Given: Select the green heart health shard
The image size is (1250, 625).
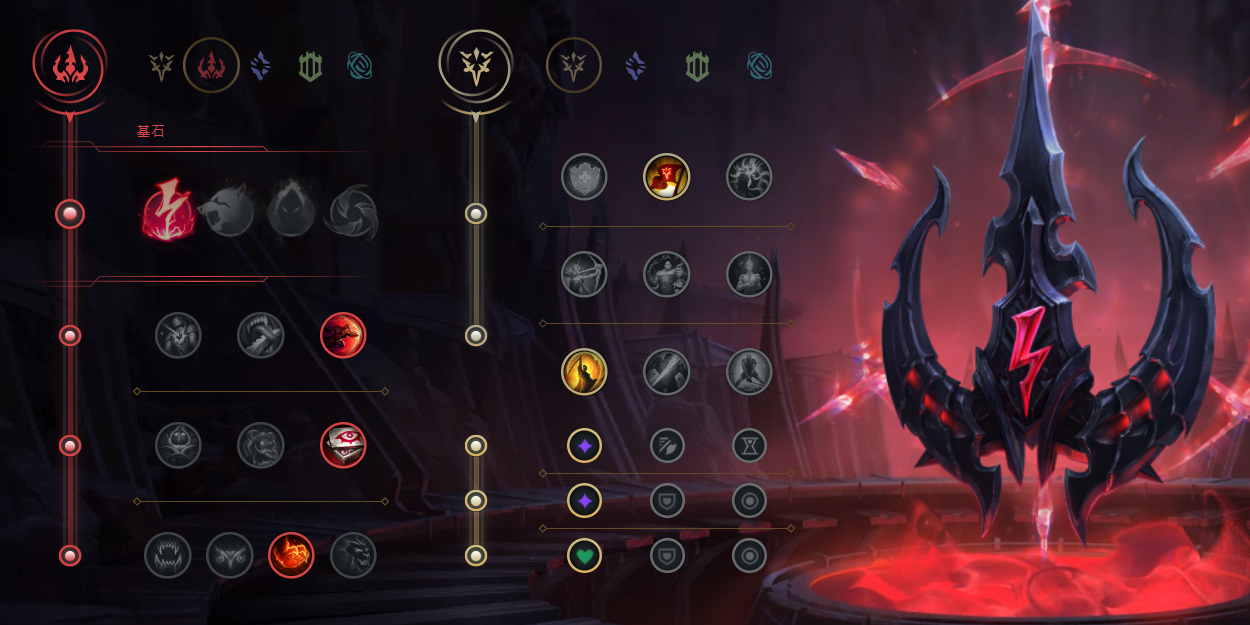Looking at the screenshot, I should pos(584,555).
